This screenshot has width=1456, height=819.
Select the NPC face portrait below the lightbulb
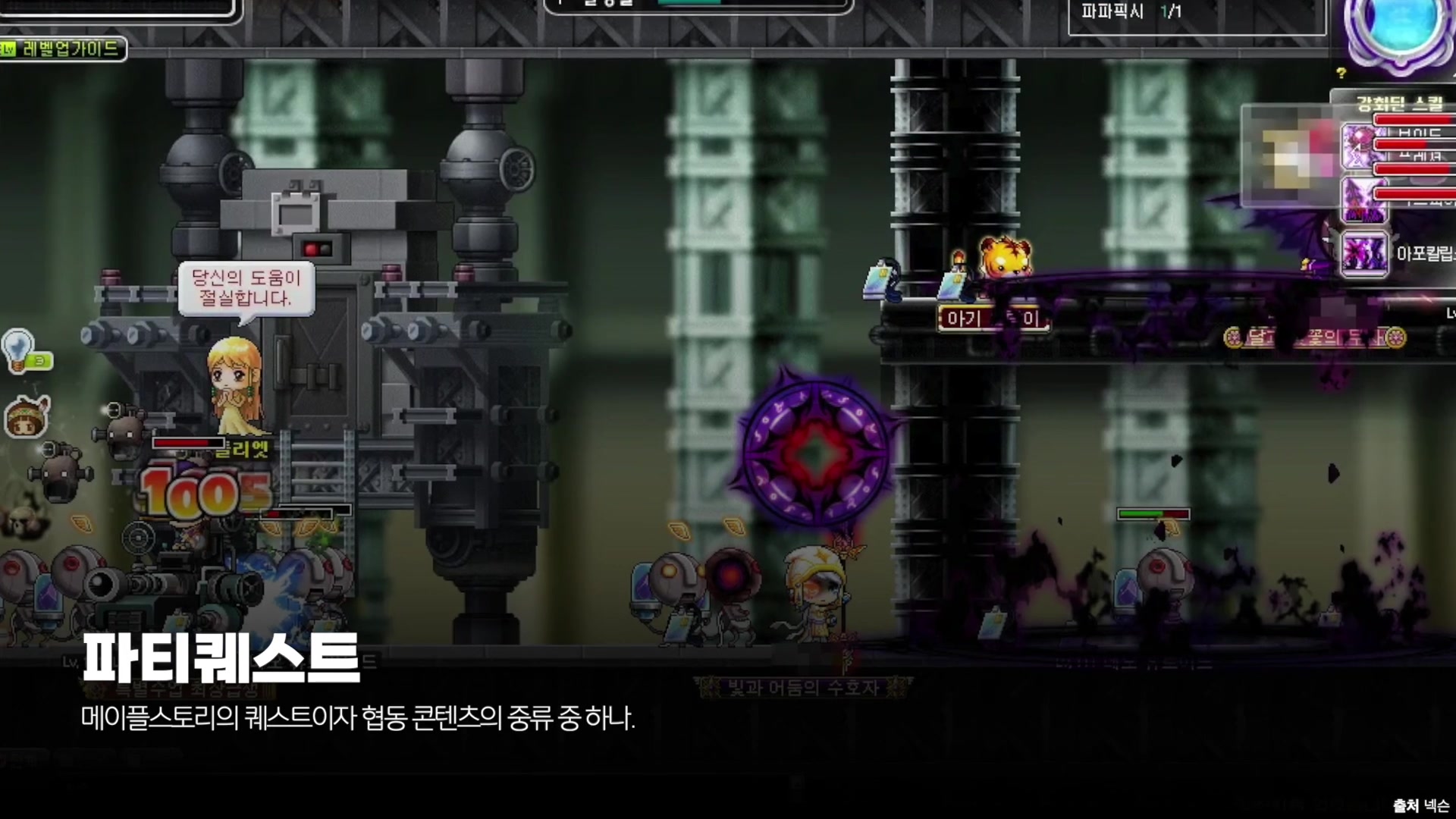click(25, 418)
